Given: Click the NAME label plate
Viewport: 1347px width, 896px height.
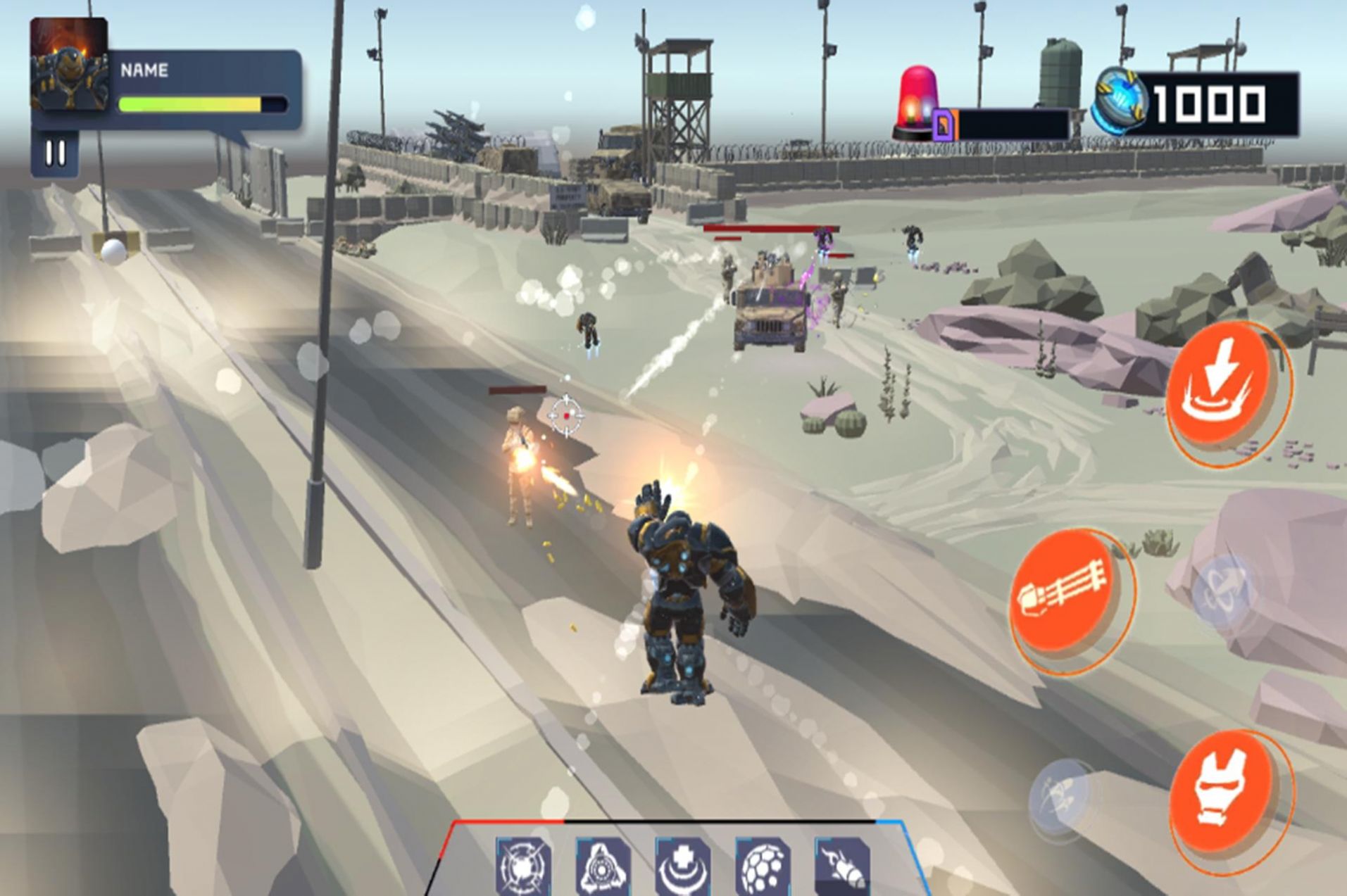Looking at the screenshot, I should click(x=145, y=70).
